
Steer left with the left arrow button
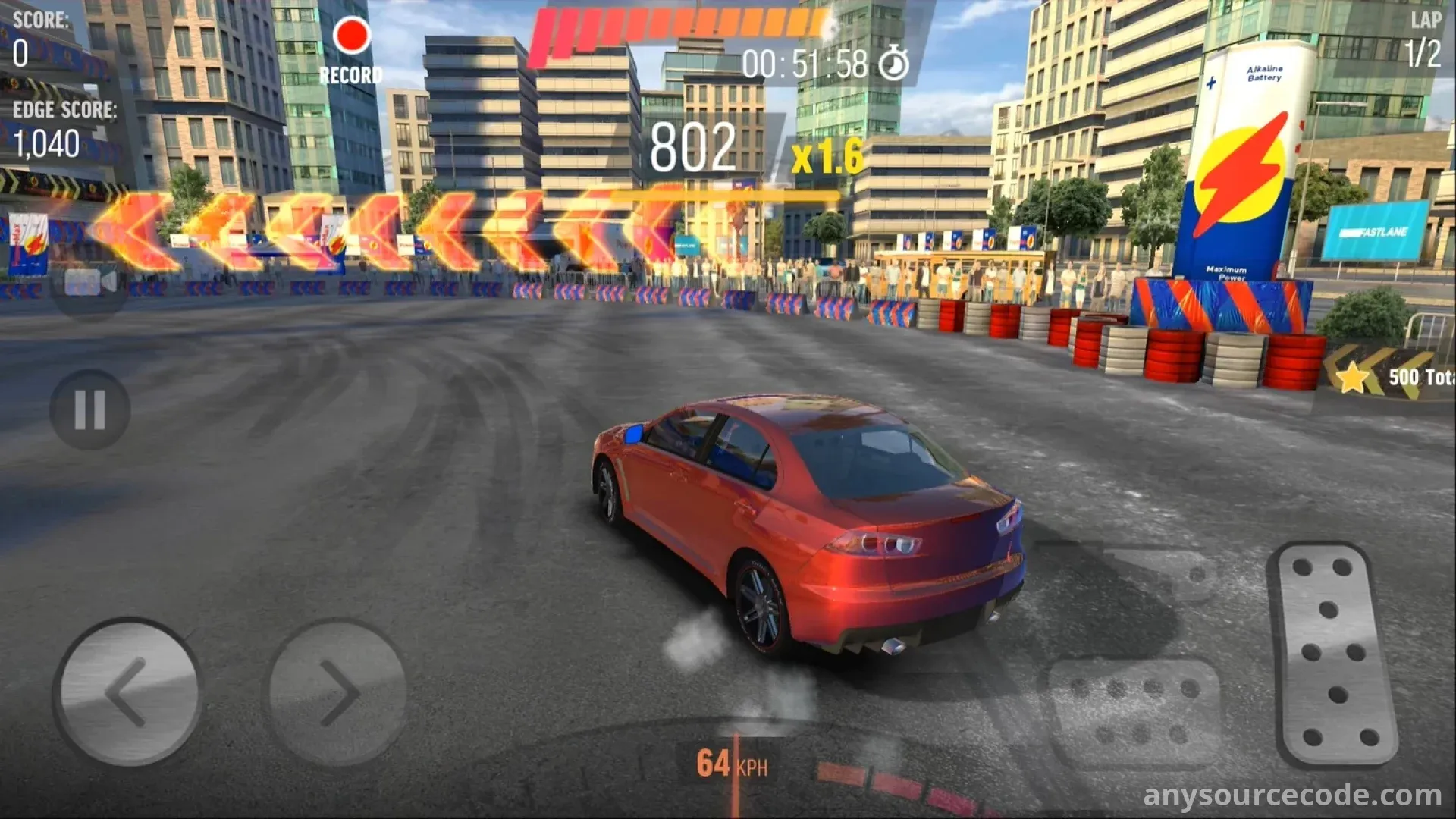127,692
